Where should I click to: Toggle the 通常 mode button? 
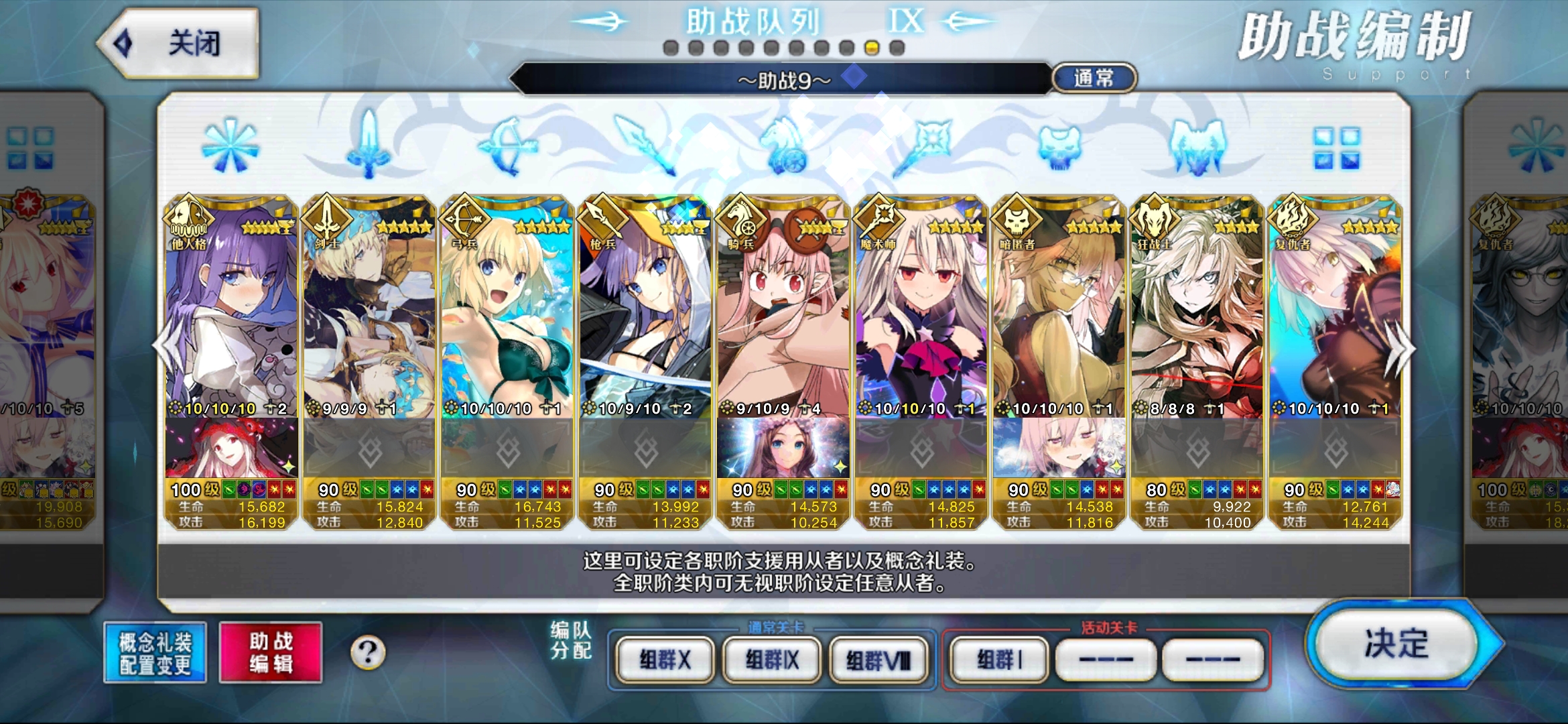coord(1094,78)
